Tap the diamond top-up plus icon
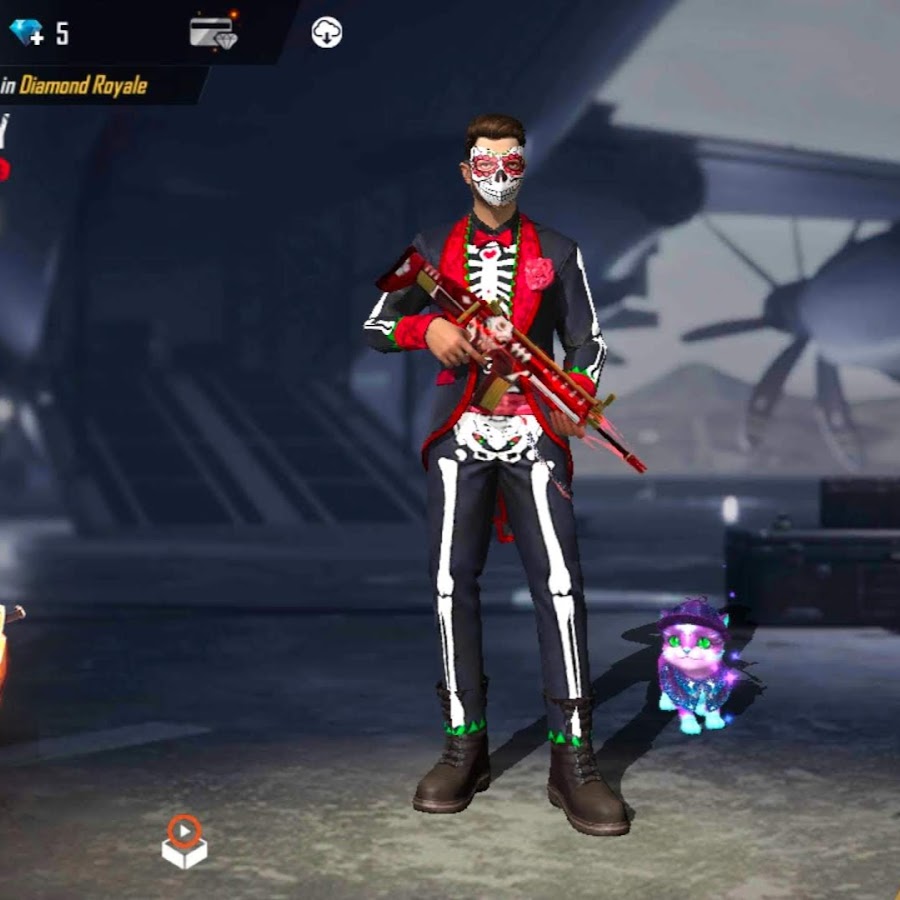The width and height of the screenshot is (900, 900). 27,32
